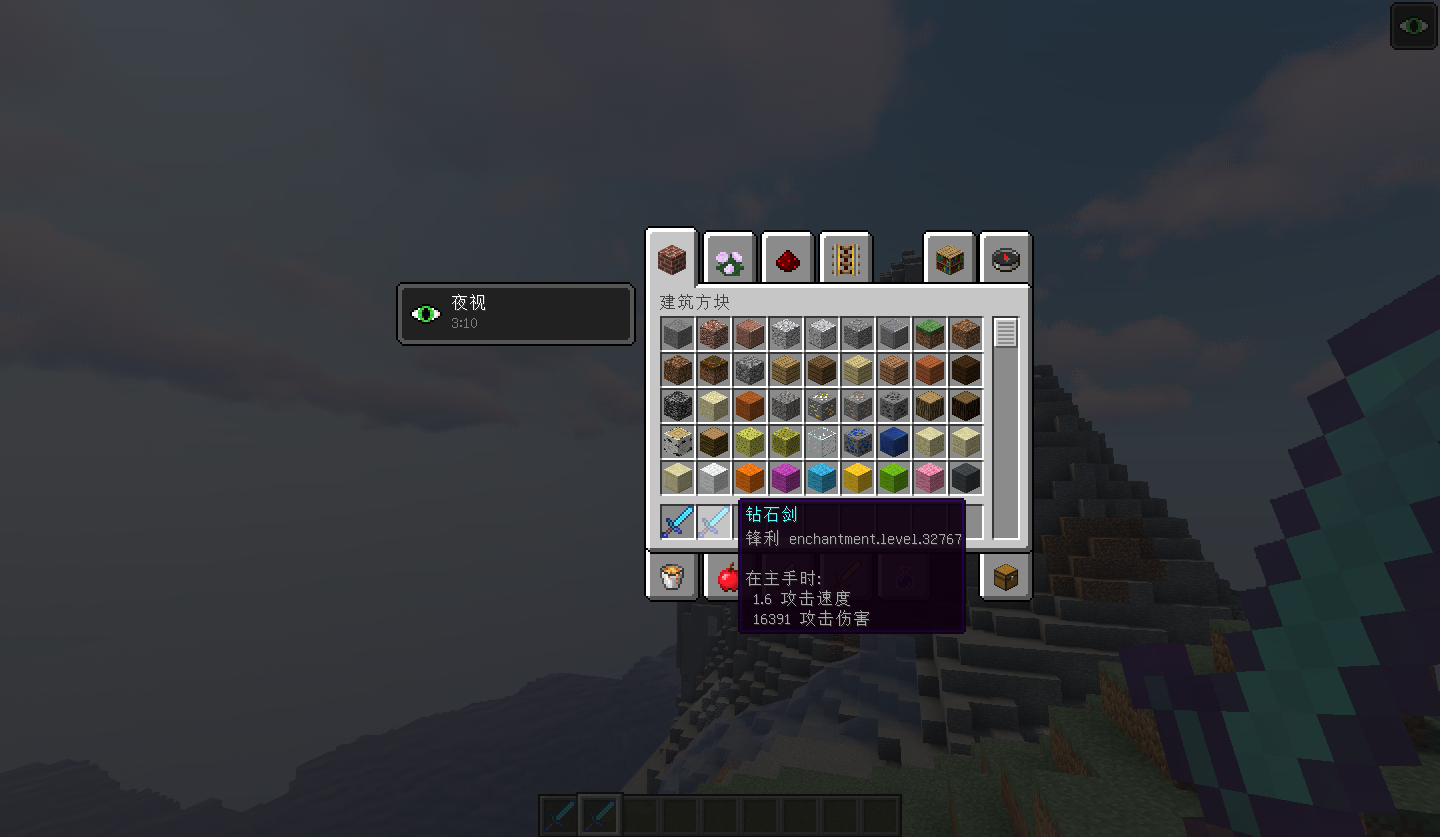Switch to the Natural Blocks (flower) tab
This screenshot has height=837, width=1440.
729,258
